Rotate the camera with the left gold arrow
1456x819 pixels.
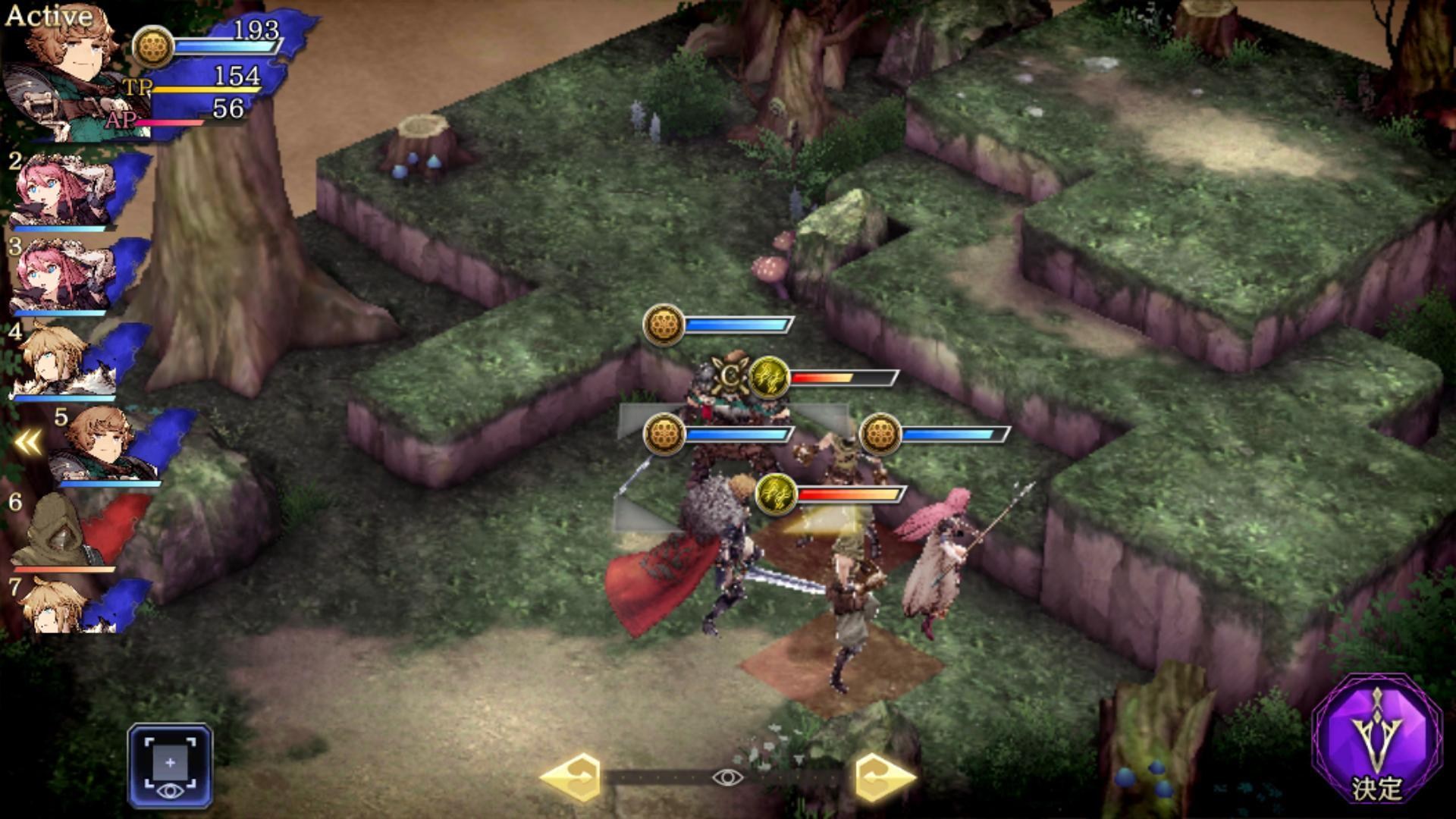[x=571, y=777]
